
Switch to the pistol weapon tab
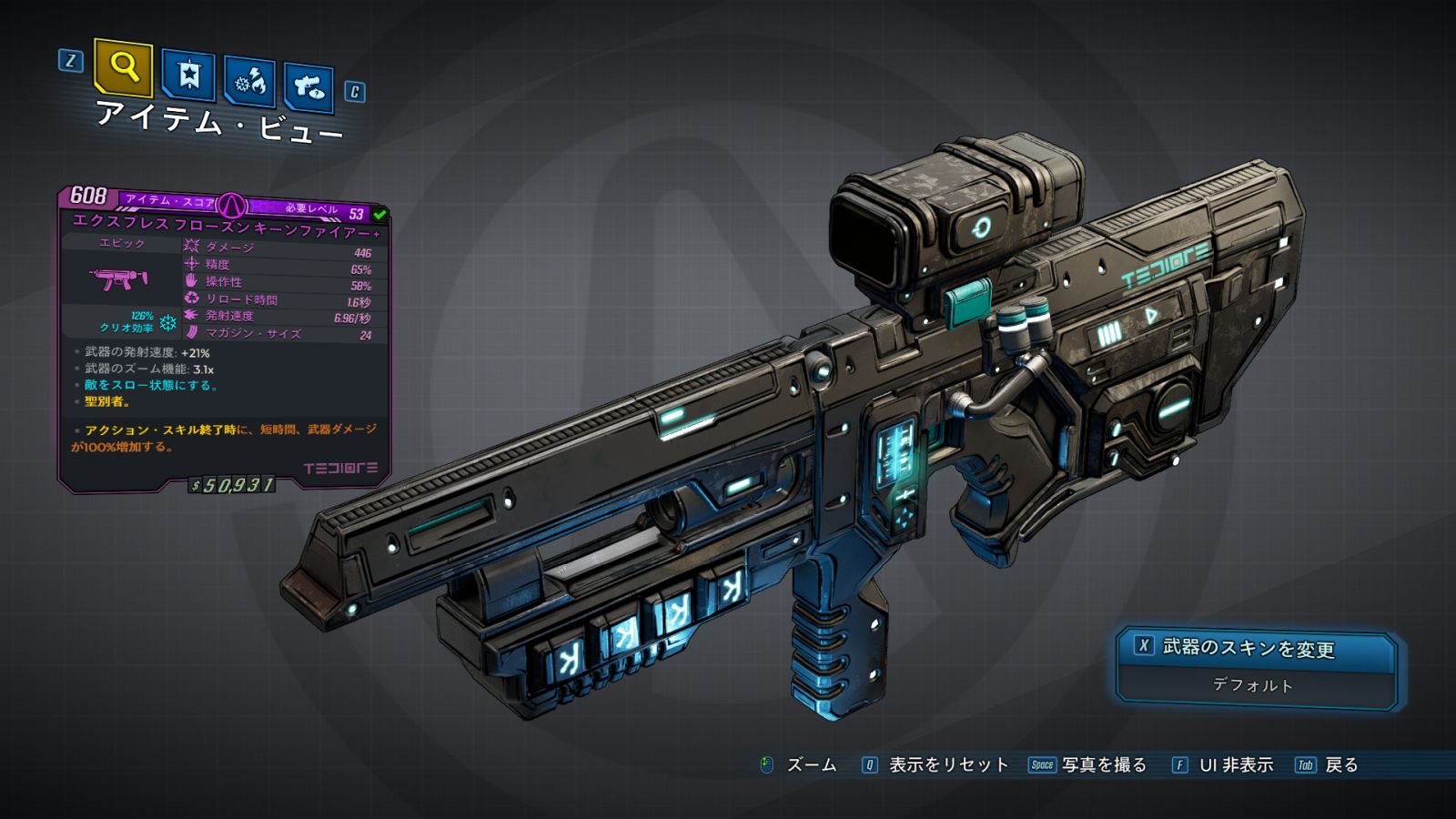tap(308, 88)
